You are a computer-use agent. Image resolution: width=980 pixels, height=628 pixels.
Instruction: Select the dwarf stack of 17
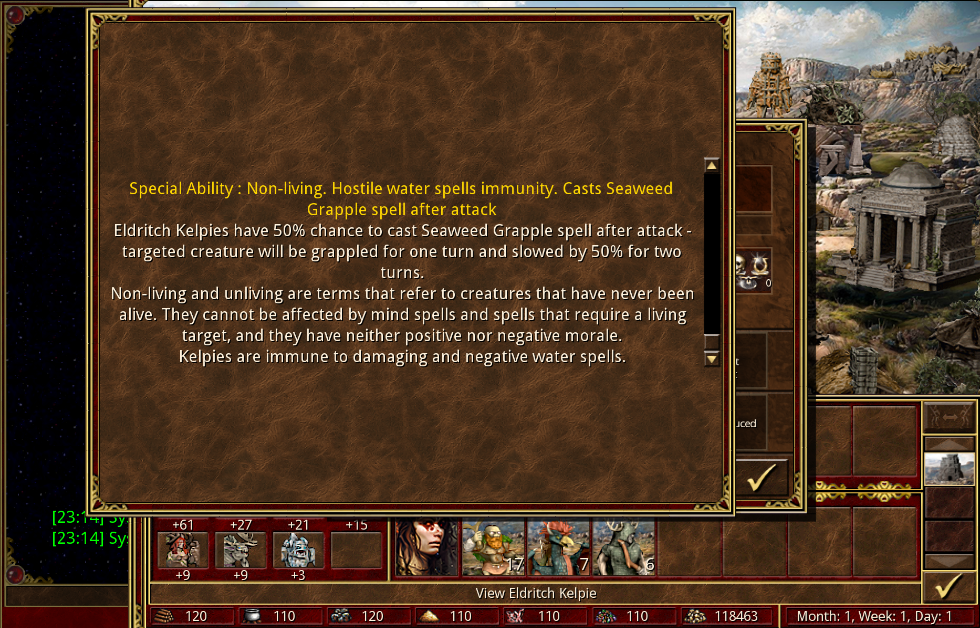click(x=493, y=548)
